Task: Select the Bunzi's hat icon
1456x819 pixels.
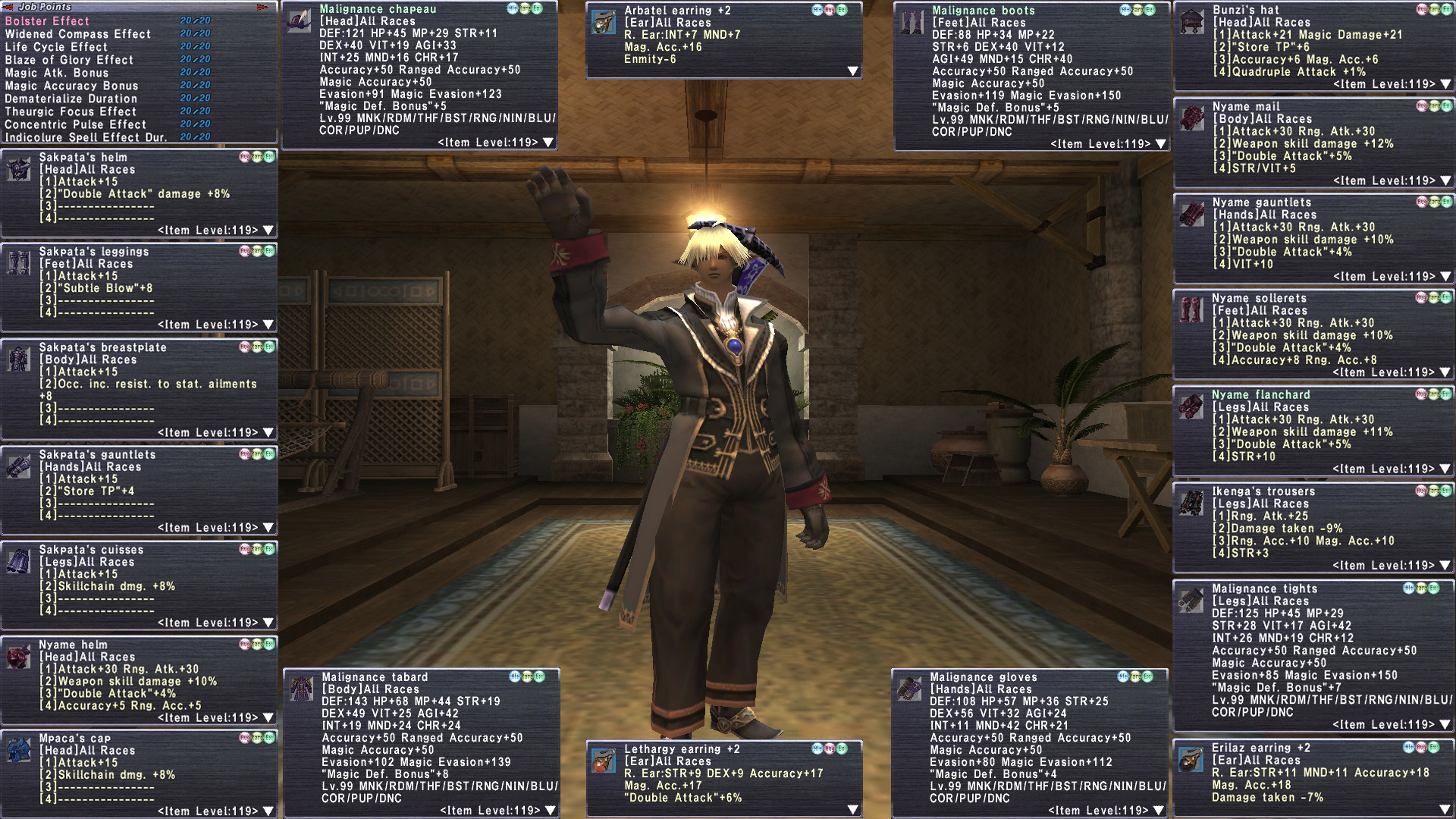Action: (x=1192, y=21)
